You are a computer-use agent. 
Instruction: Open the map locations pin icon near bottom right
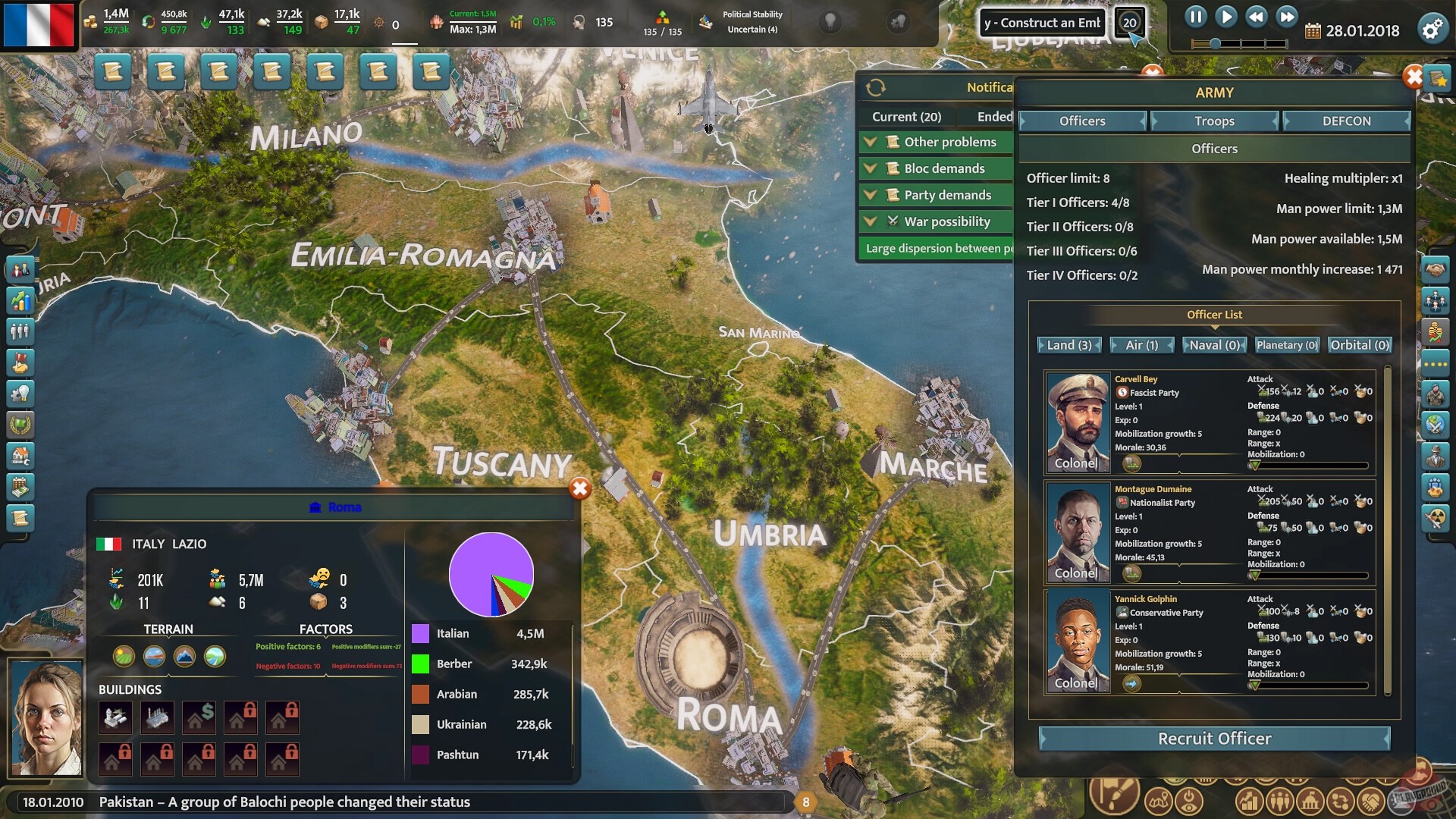[x=1158, y=799]
